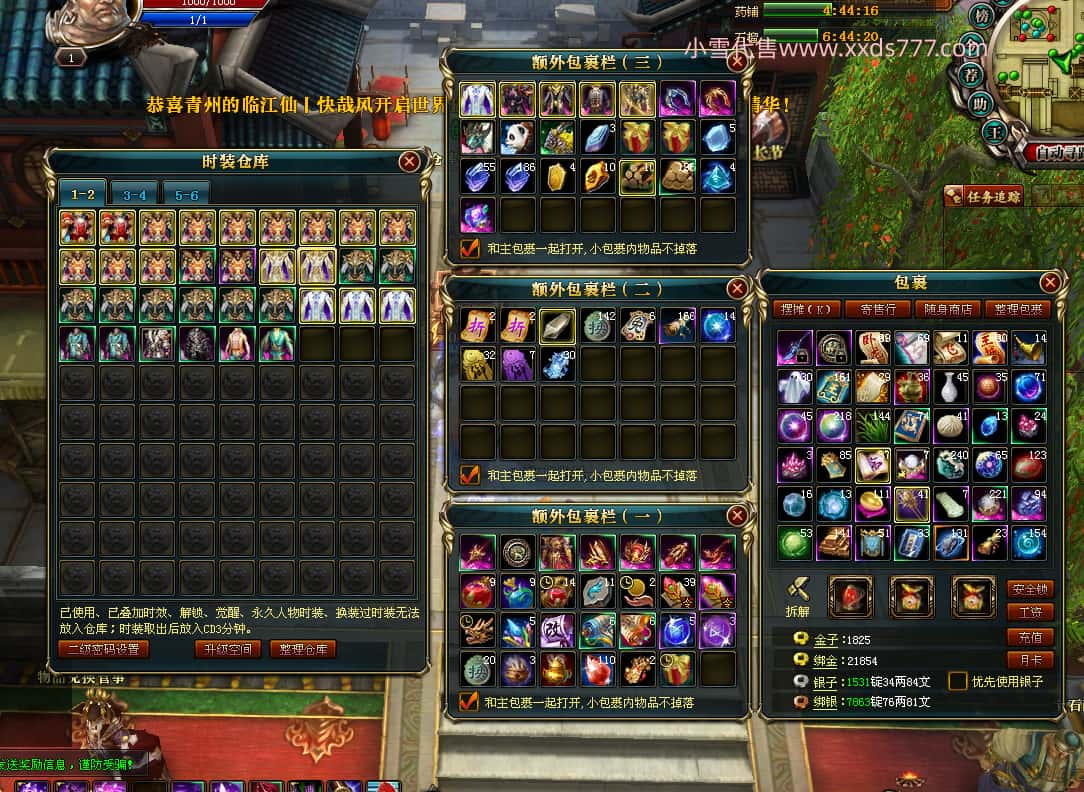Switch to the 5-6 warehouse tab
Screen dimensions: 1084x792
coord(186,195)
